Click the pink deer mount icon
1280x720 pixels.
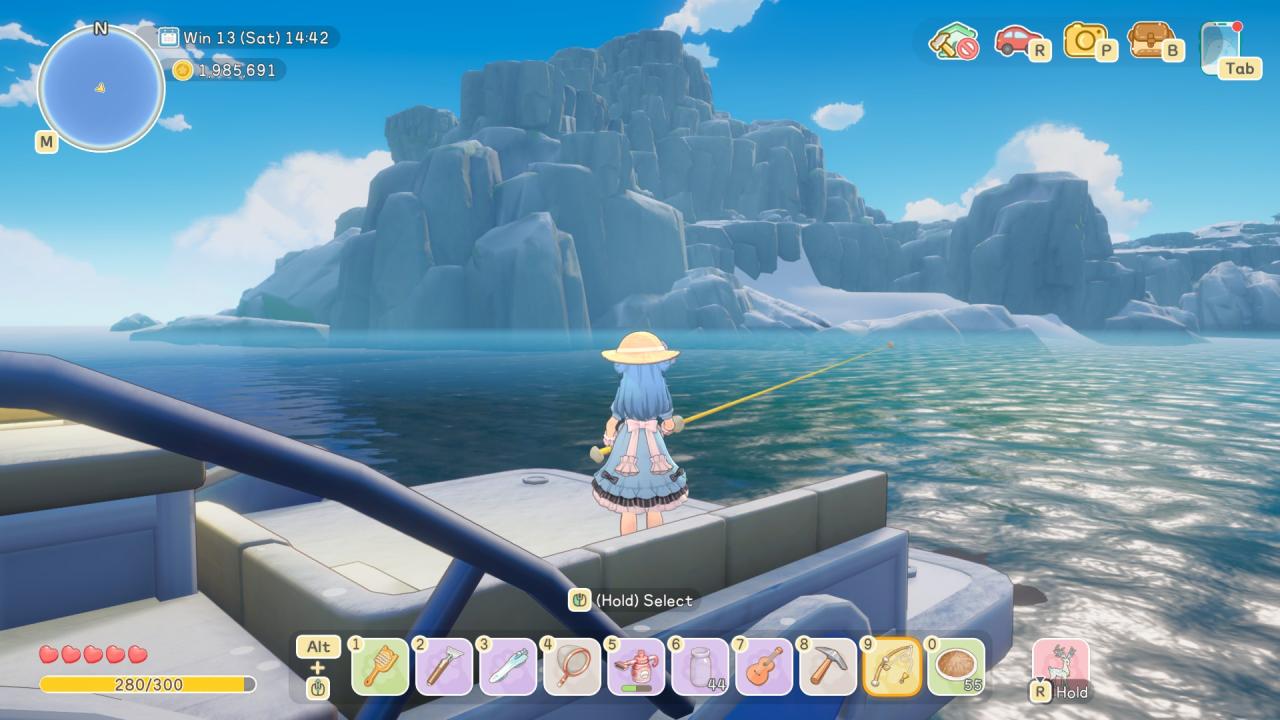click(1060, 664)
